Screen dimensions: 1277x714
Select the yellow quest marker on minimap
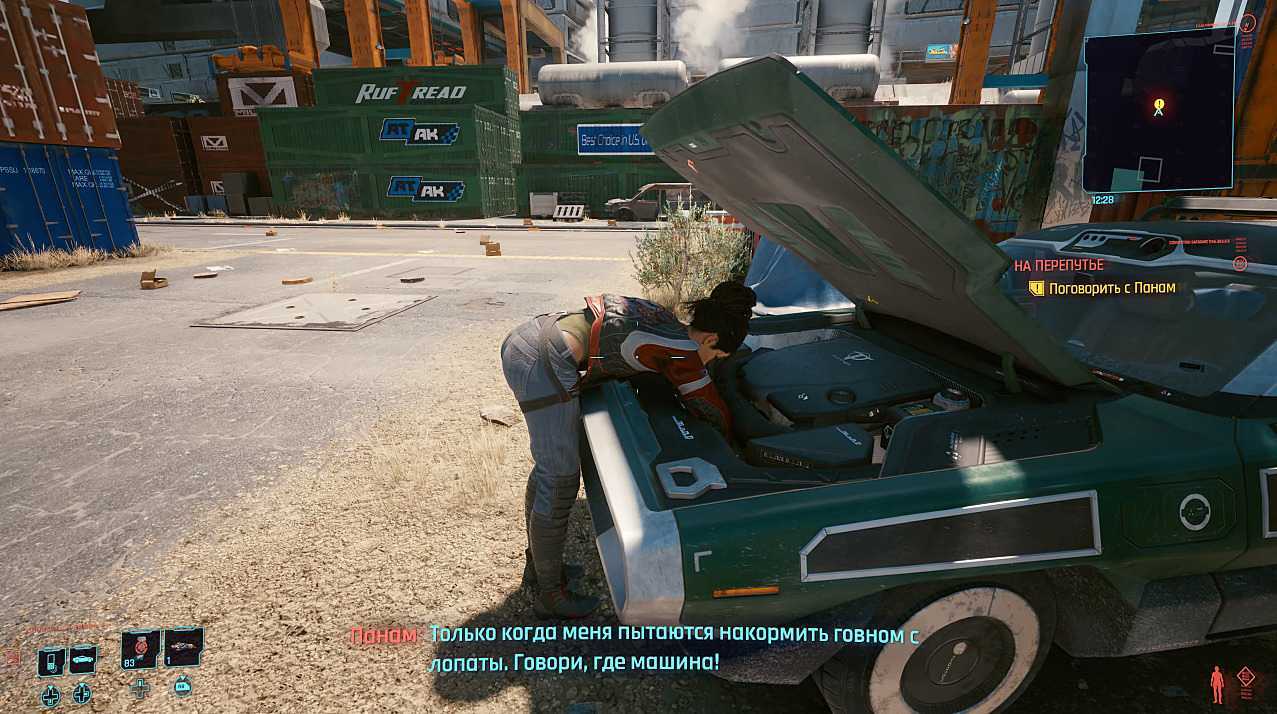point(1159,105)
